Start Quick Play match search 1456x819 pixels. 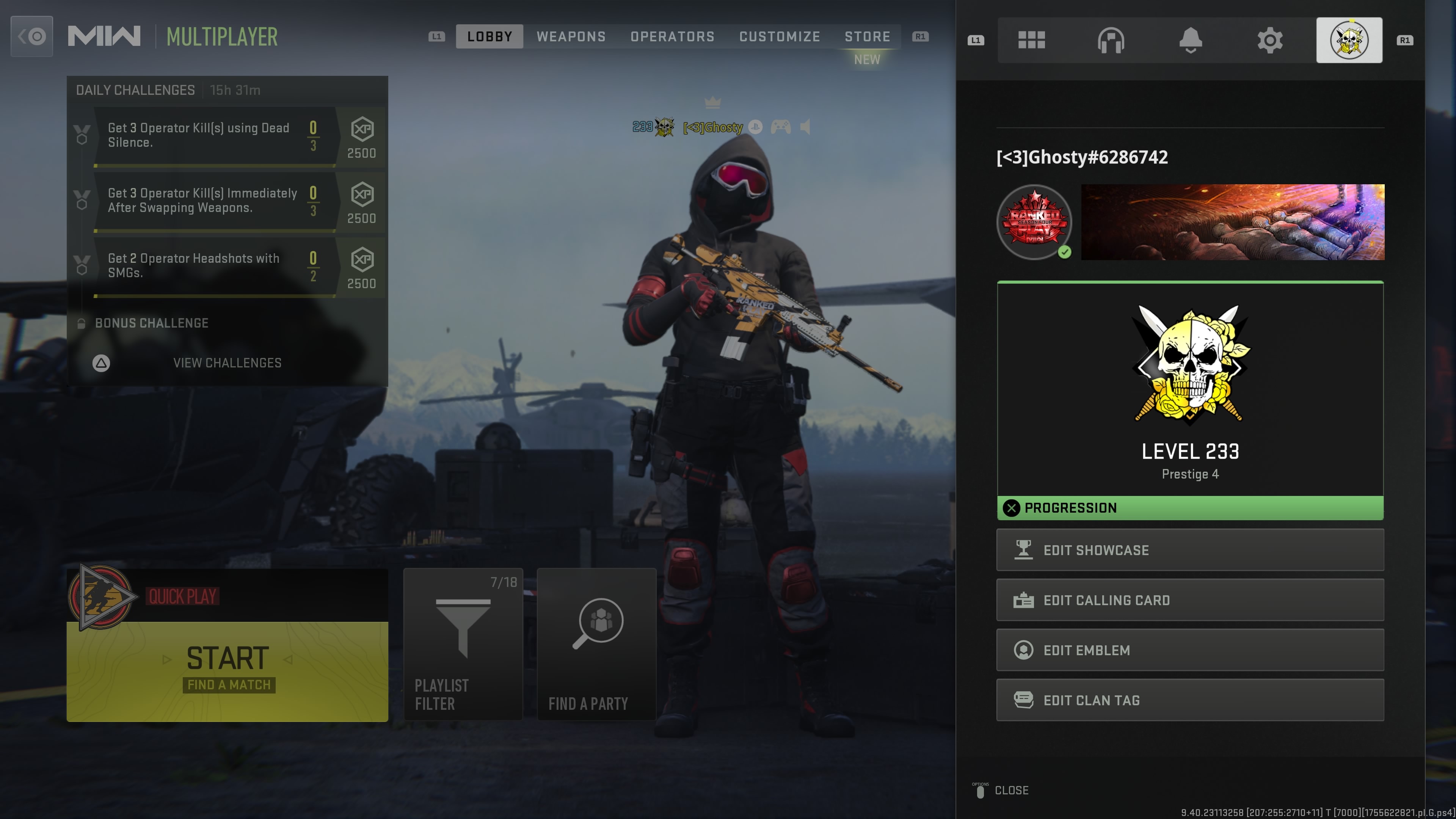coord(227,670)
